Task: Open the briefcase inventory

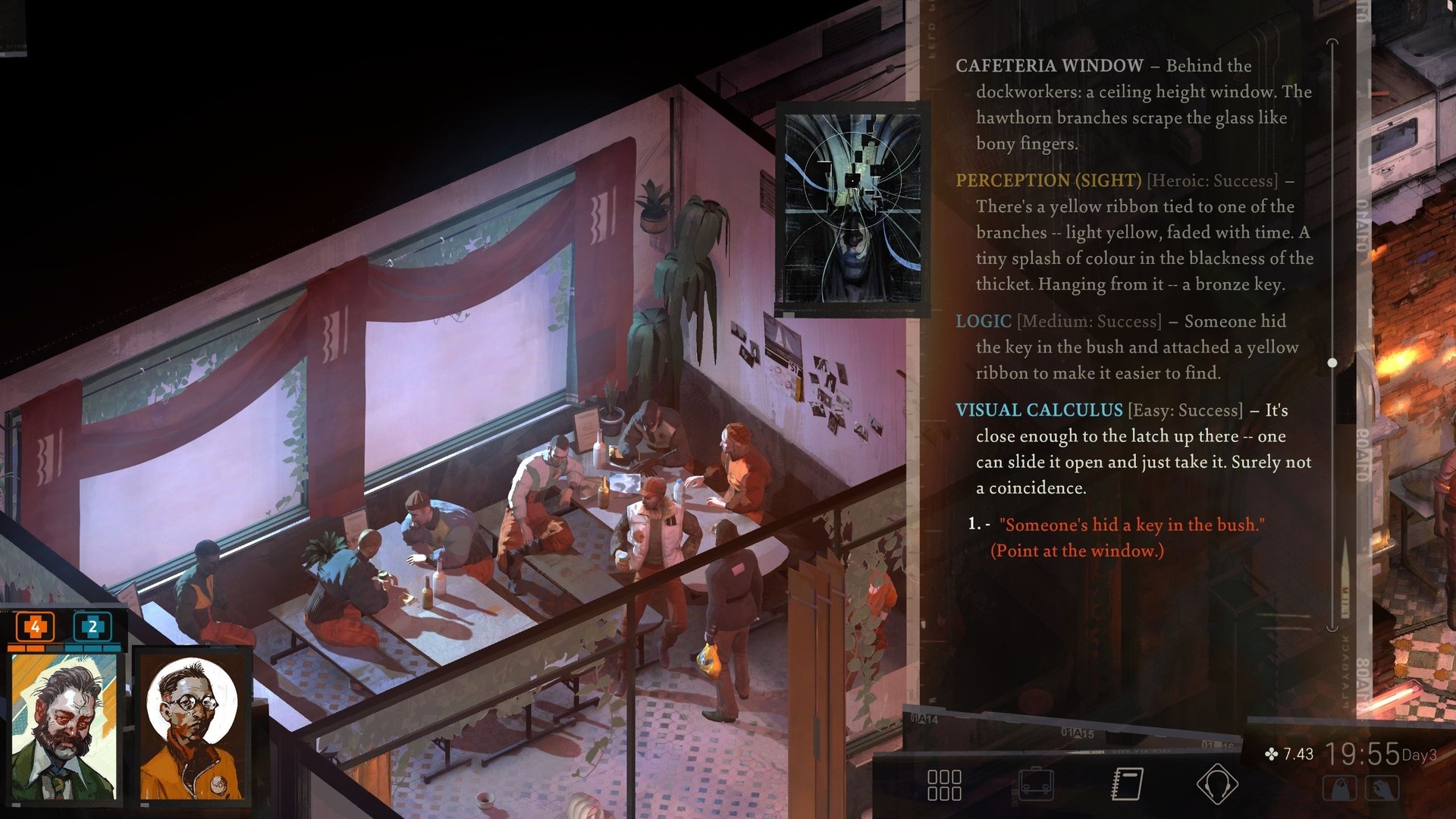Action: click(x=1036, y=784)
